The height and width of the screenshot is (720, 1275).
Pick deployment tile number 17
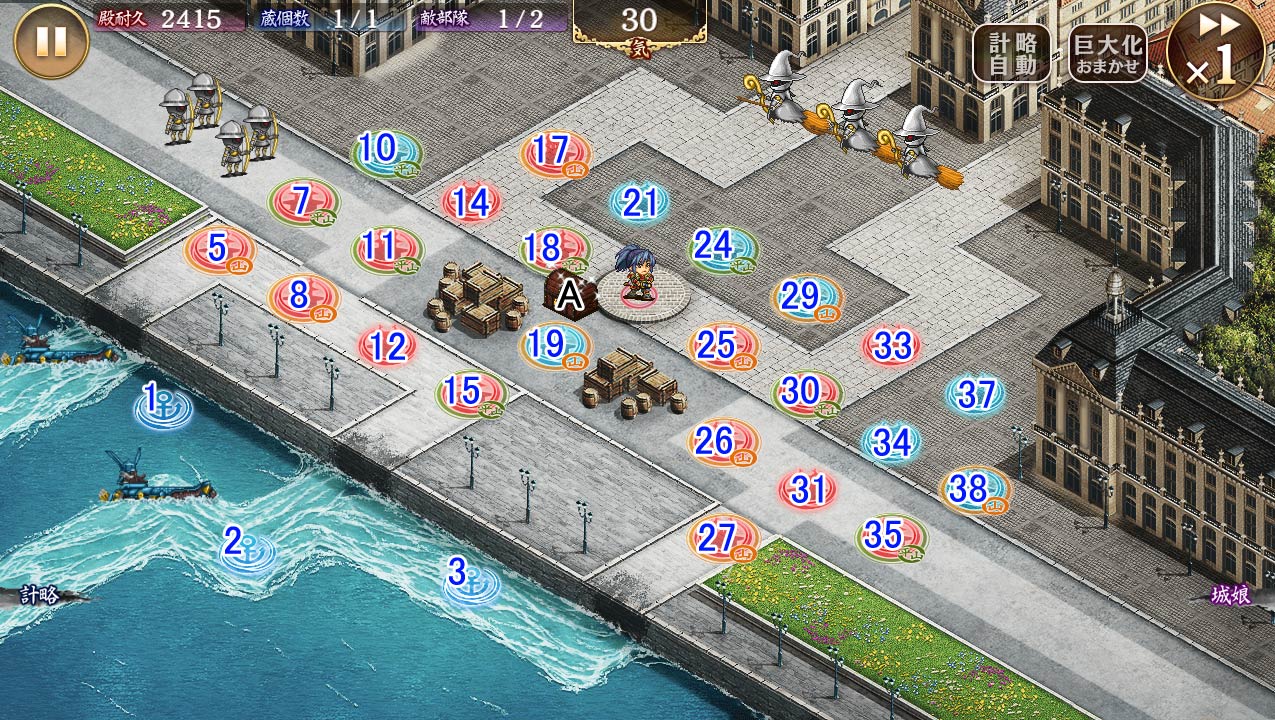point(554,155)
